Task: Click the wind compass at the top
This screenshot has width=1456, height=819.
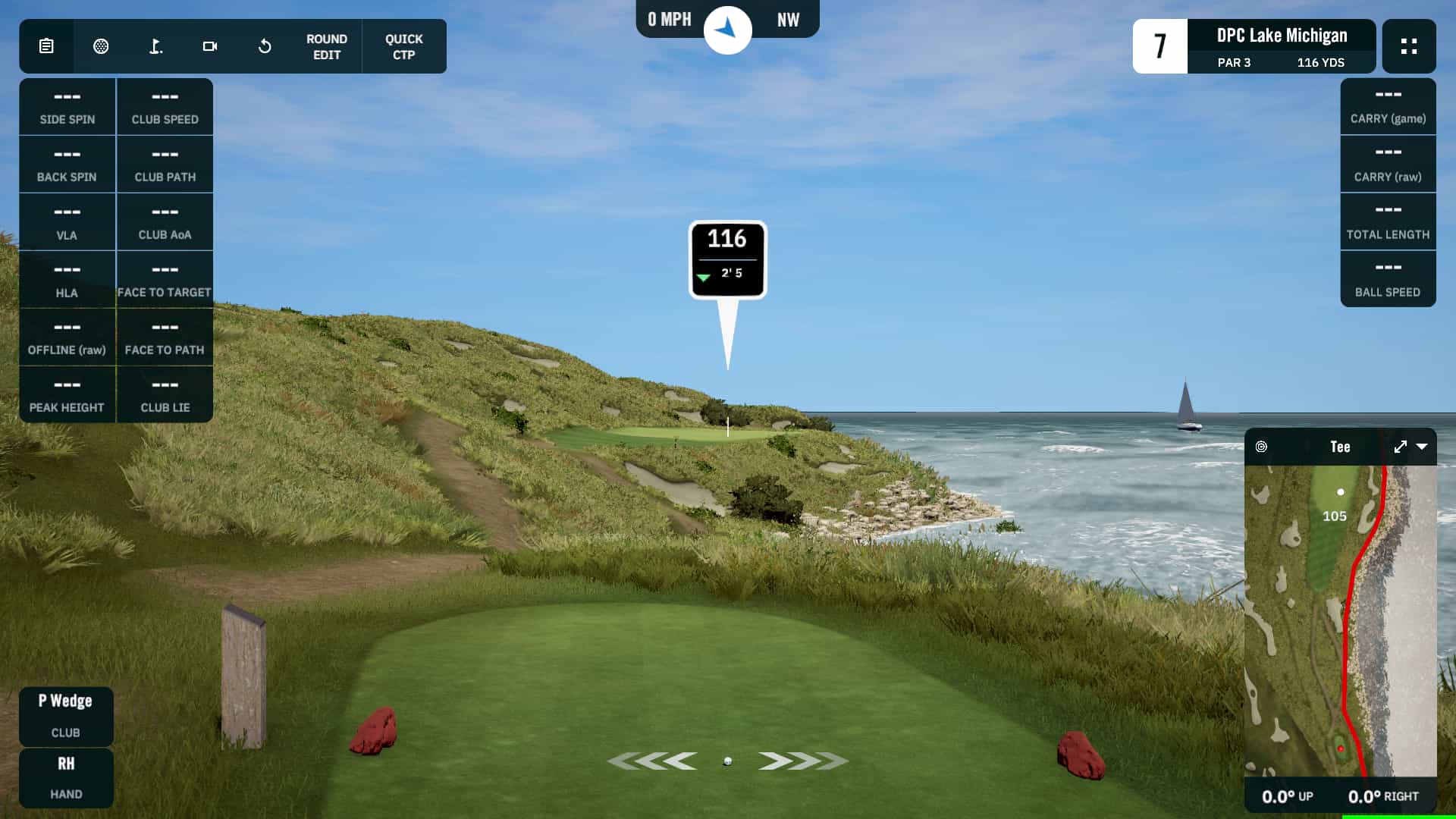Action: [x=727, y=29]
